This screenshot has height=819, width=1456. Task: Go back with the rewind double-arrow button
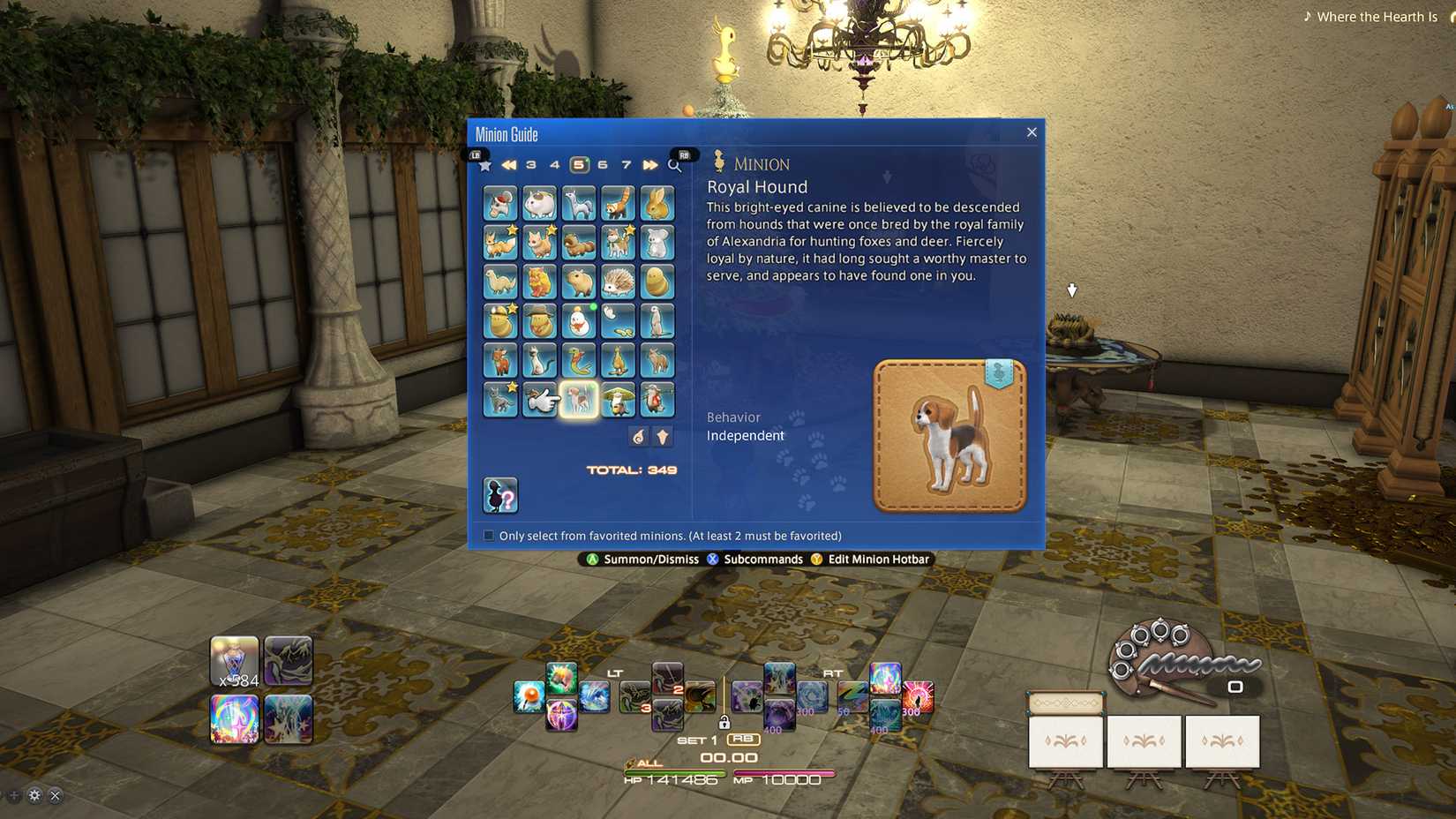click(508, 165)
